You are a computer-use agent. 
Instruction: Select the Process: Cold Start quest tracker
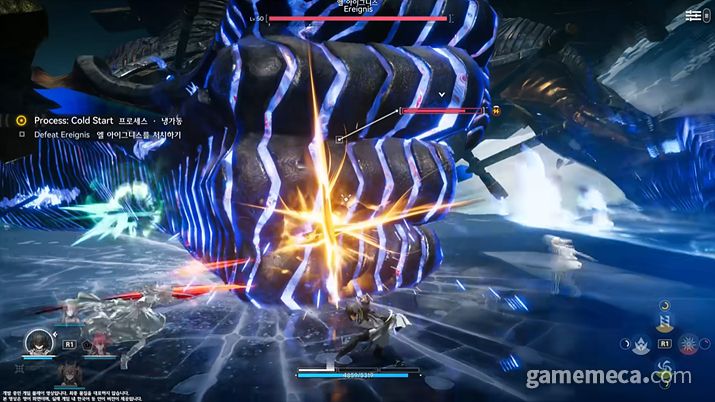tap(61, 120)
